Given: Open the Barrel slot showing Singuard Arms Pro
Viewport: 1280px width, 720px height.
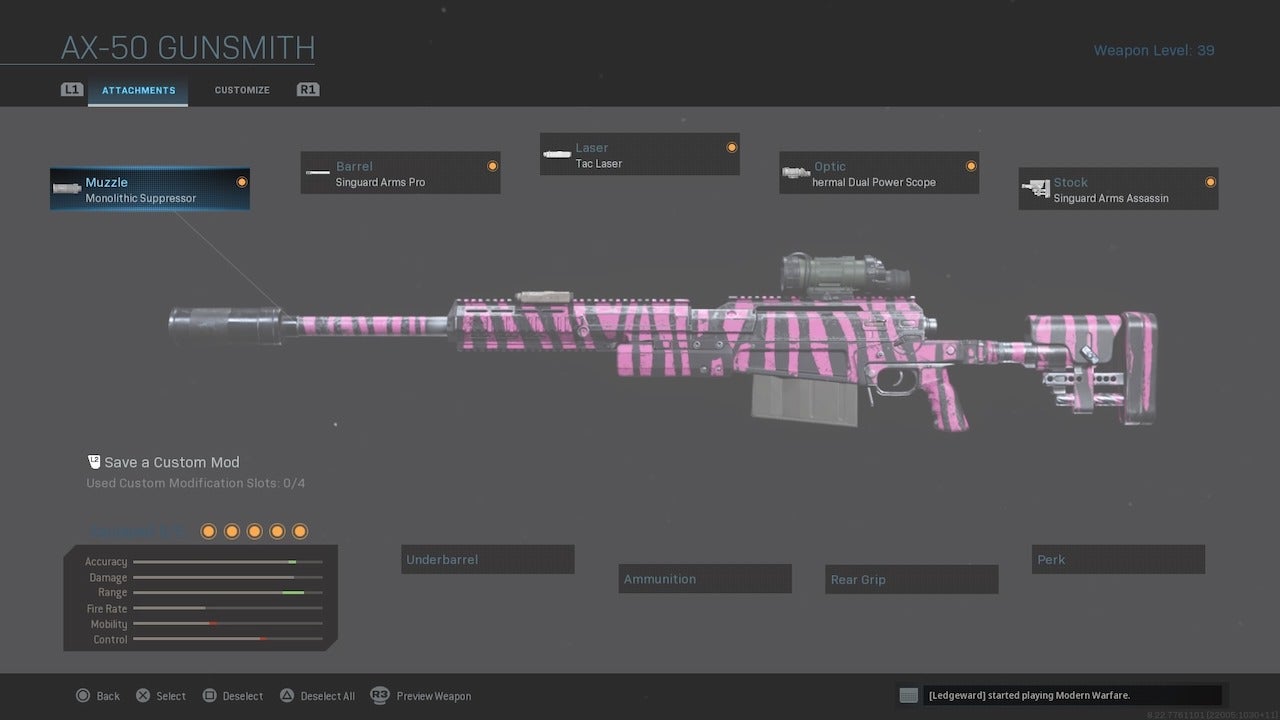Looking at the screenshot, I should (x=400, y=172).
